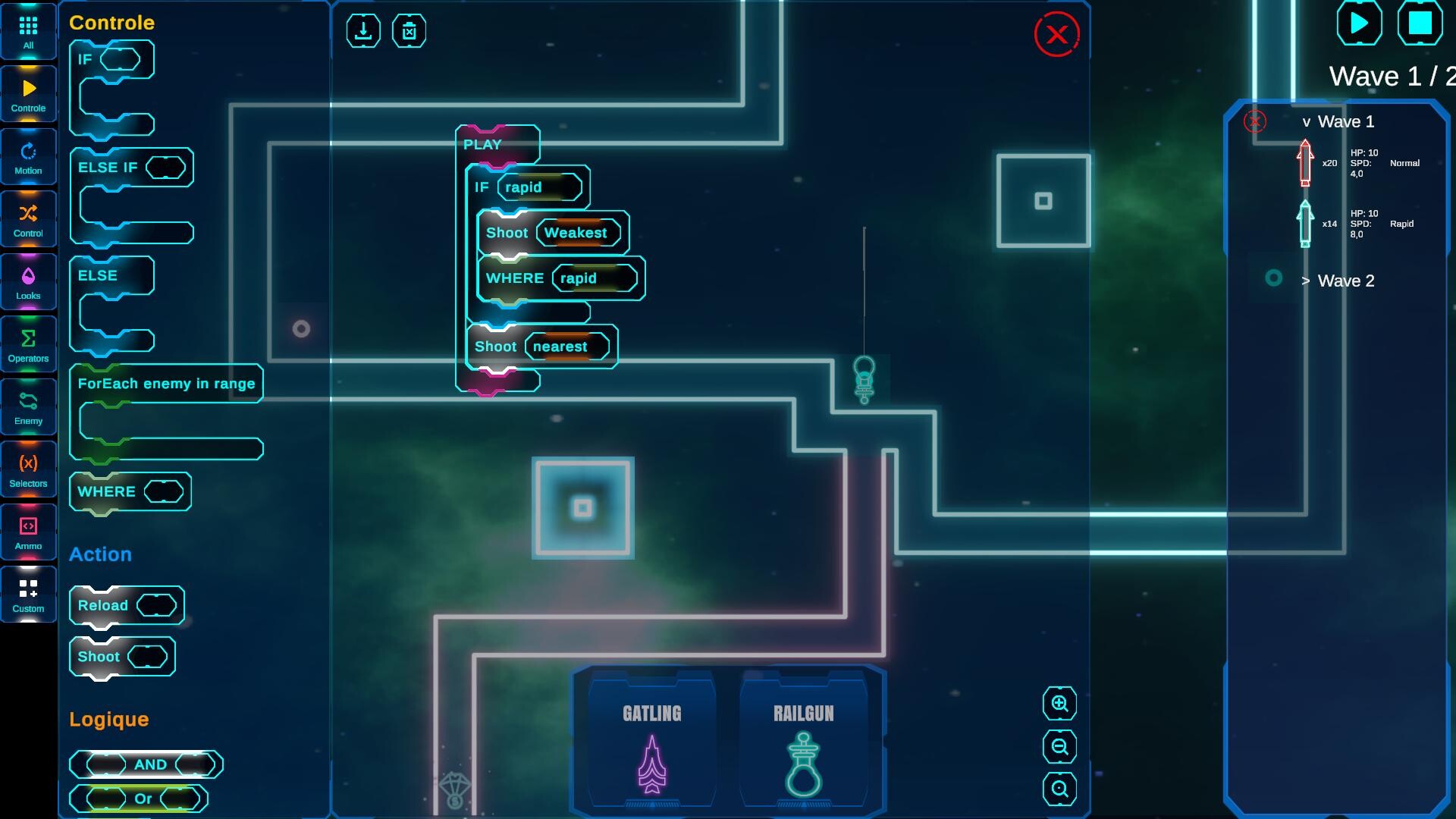This screenshot has width=1456, height=819.
Task: Click the delete script trash icon
Action: tap(409, 30)
